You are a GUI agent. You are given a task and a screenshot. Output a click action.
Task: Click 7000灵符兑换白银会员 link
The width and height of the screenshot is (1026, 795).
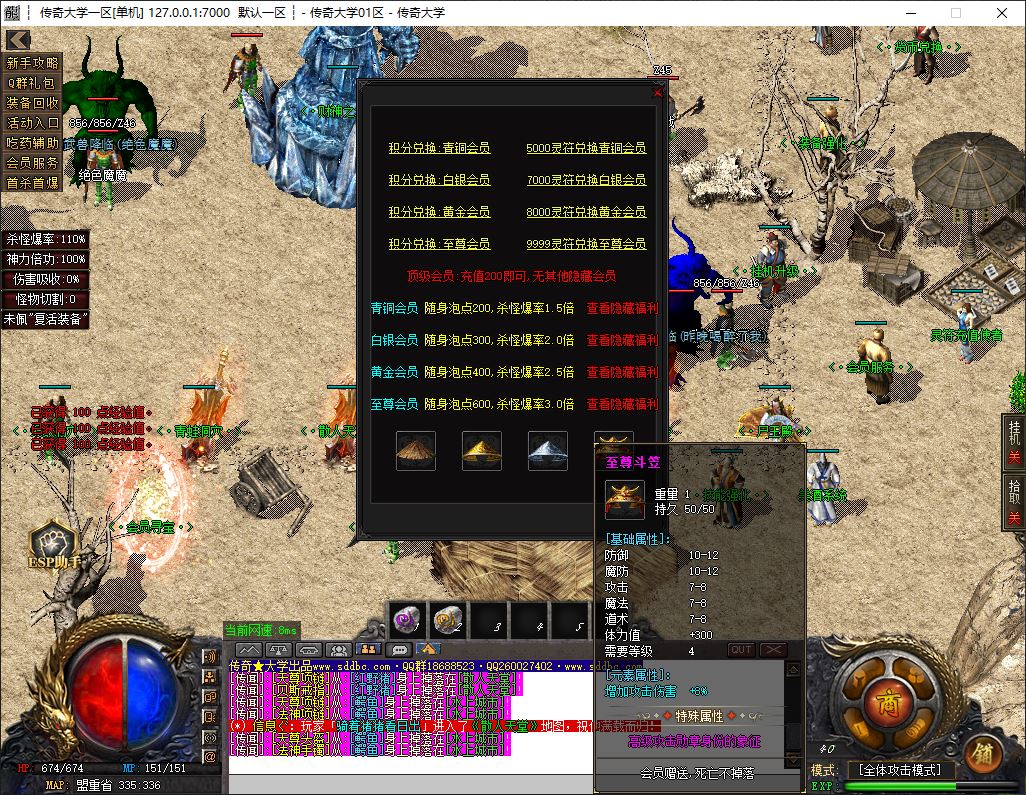586,180
